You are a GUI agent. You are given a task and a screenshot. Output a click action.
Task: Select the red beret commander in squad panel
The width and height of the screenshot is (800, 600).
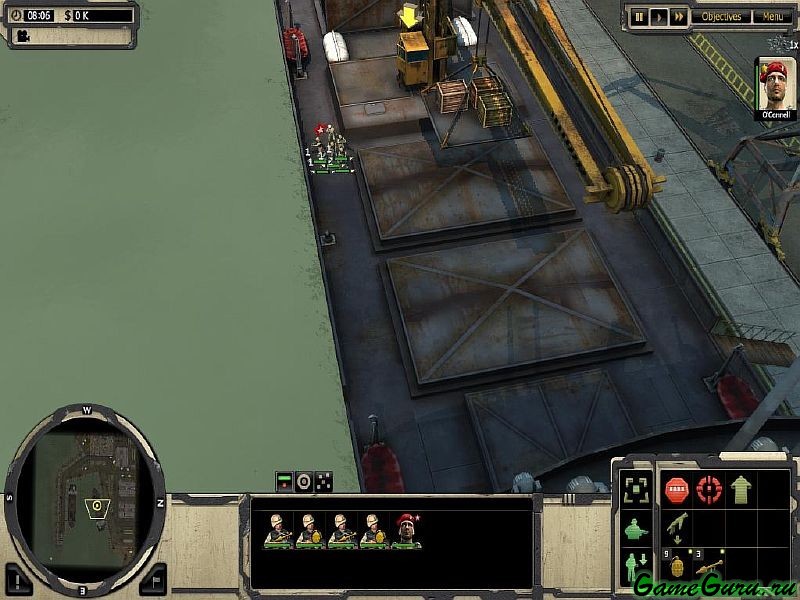[x=406, y=530]
